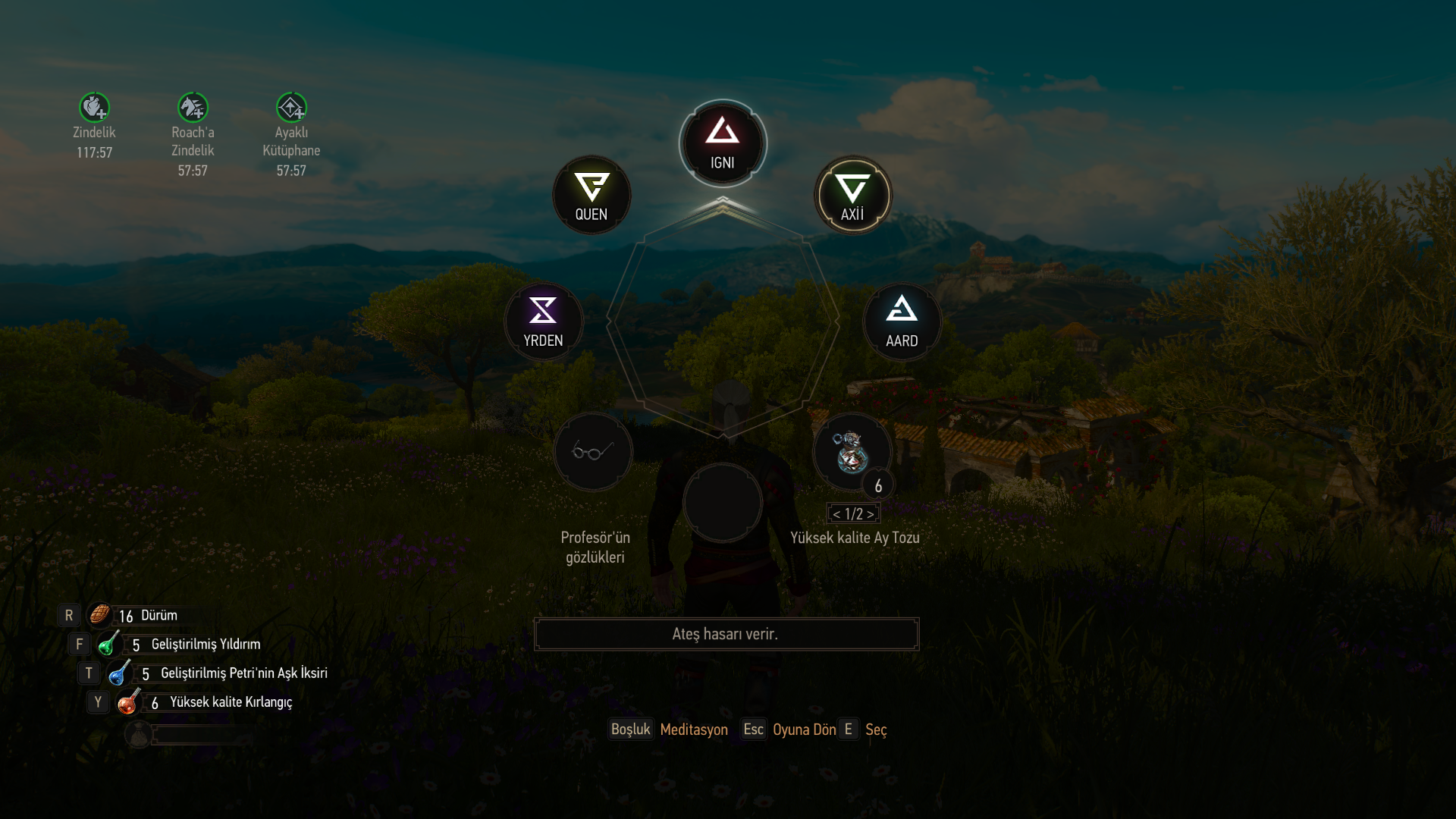This screenshot has height=819, width=1456.
Task: Choose the Quen sign
Action: pyautogui.click(x=591, y=195)
